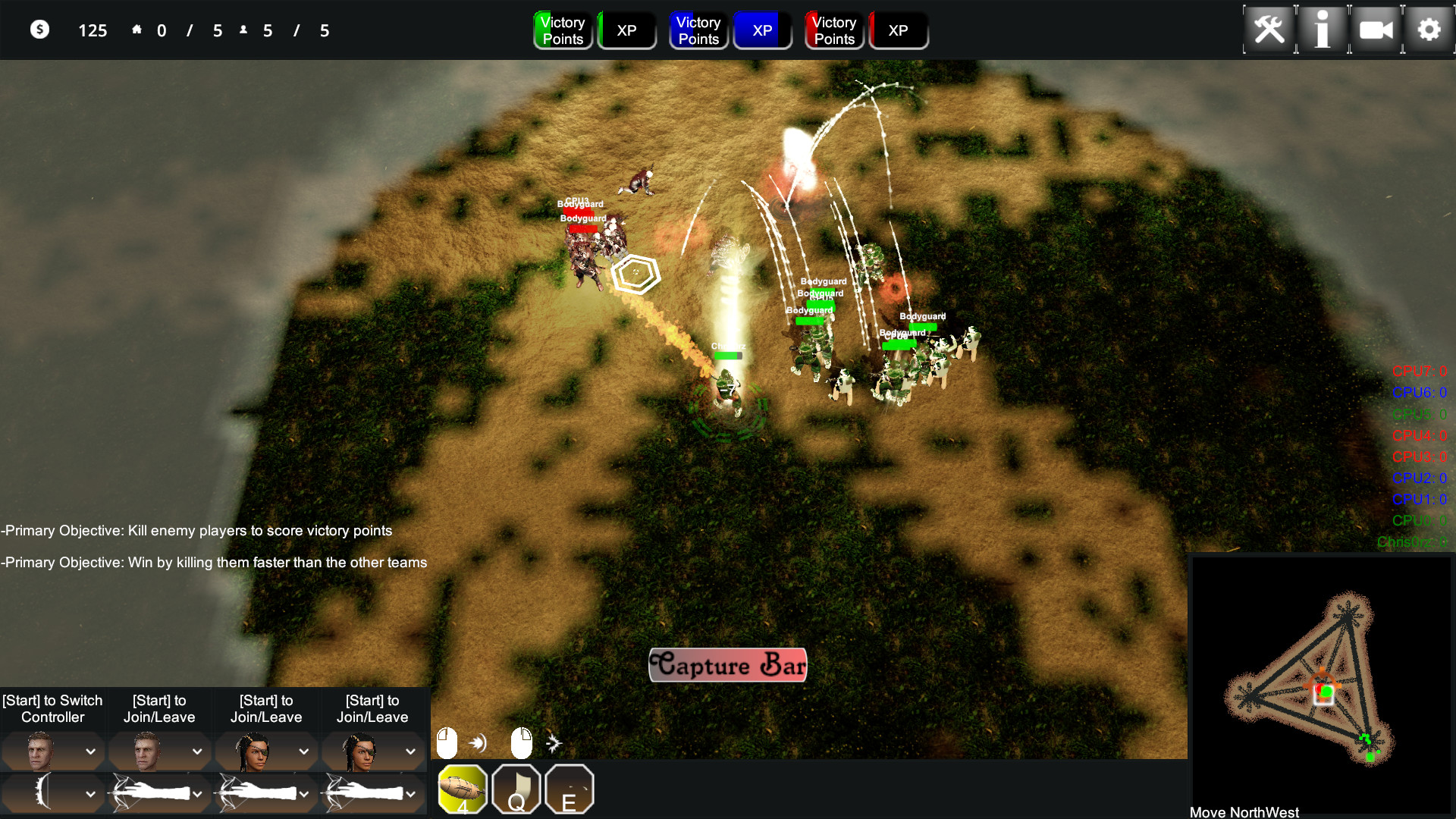Click the red team's Victory Points button
The image size is (1456, 819).
click(834, 30)
